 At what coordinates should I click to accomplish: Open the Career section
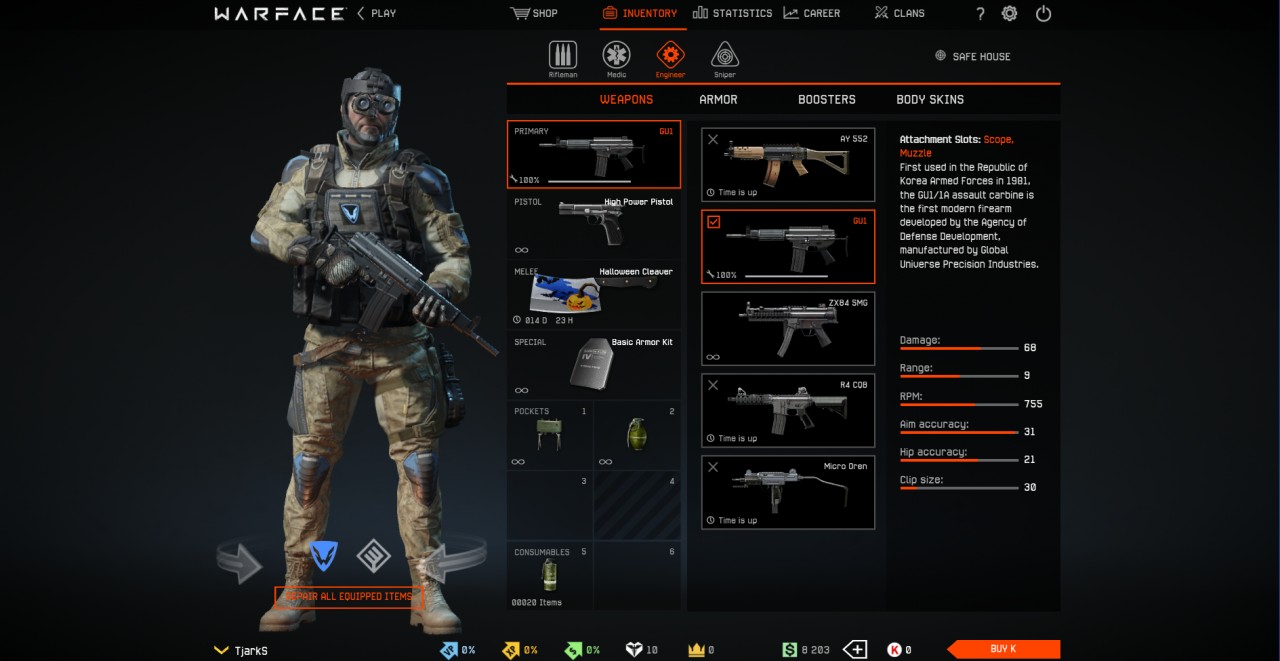tap(811, 13)
